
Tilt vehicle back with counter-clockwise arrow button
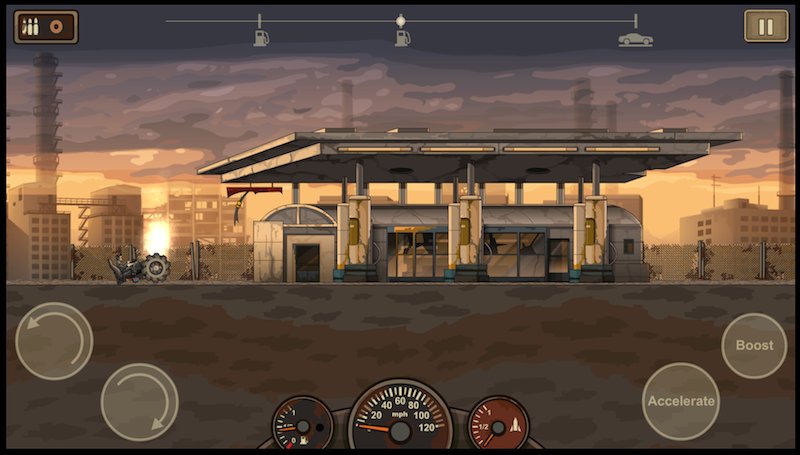(54, 340)
